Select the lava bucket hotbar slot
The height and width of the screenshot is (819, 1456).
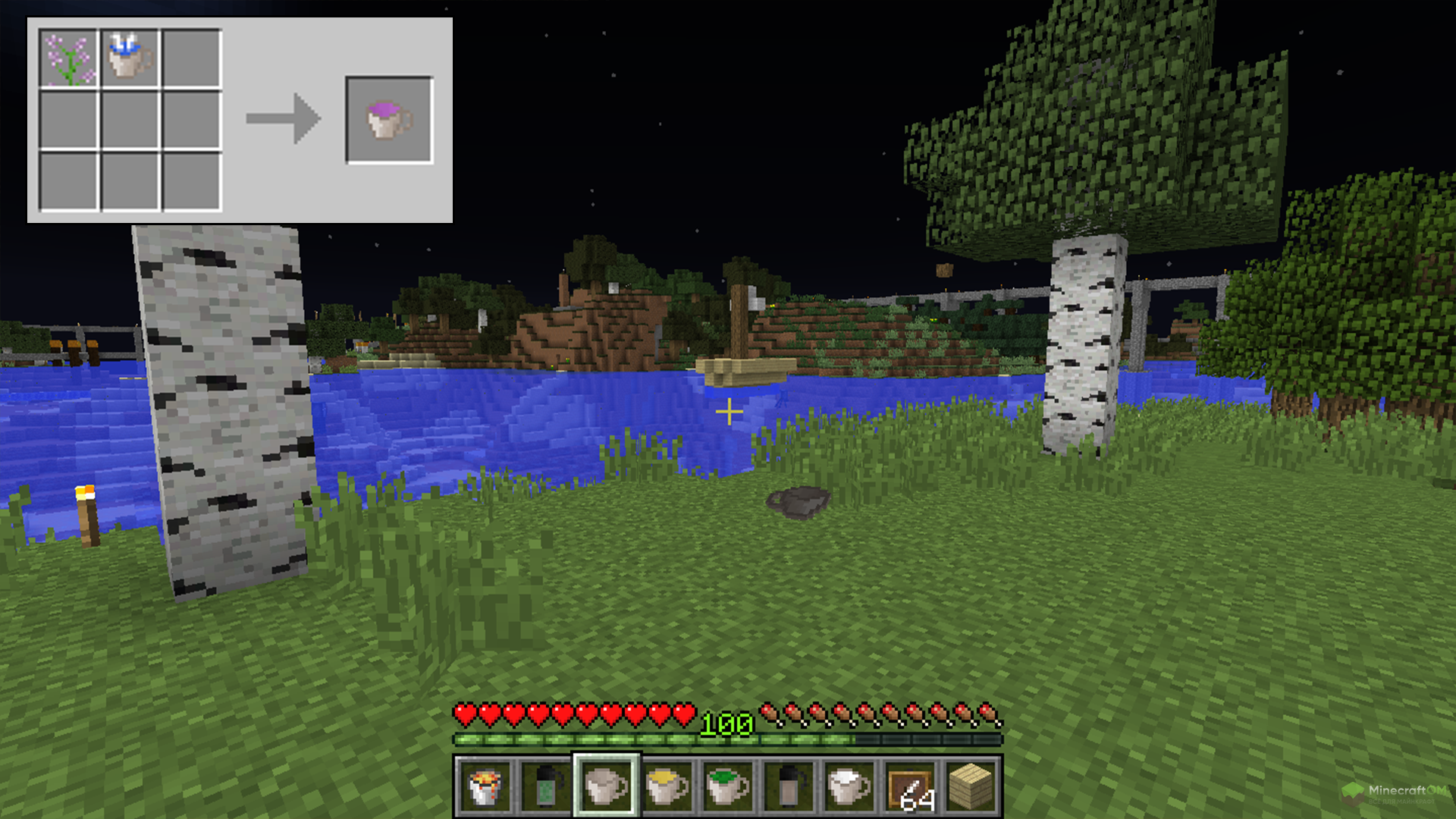[x=485, y=786]
